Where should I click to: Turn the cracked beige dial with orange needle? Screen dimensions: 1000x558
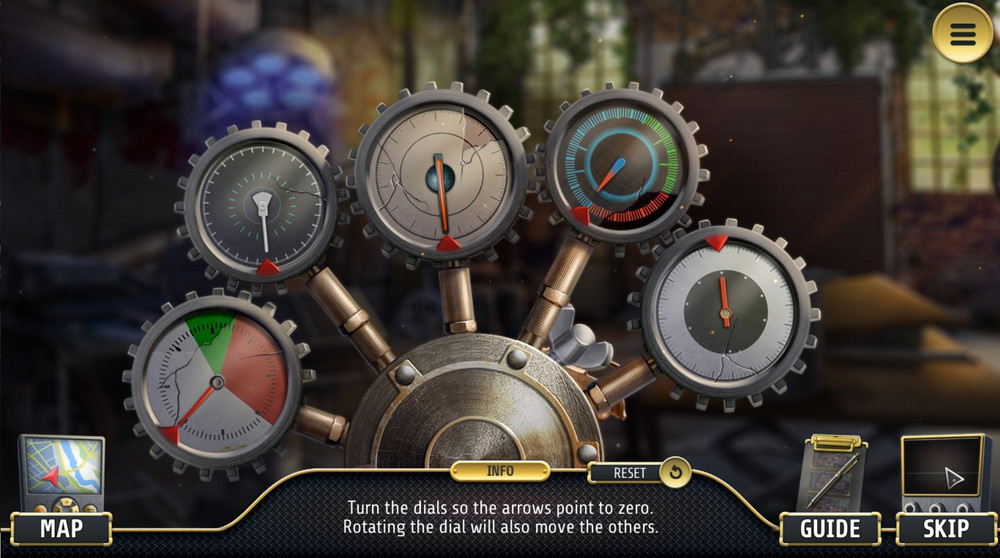click(439, 175)
